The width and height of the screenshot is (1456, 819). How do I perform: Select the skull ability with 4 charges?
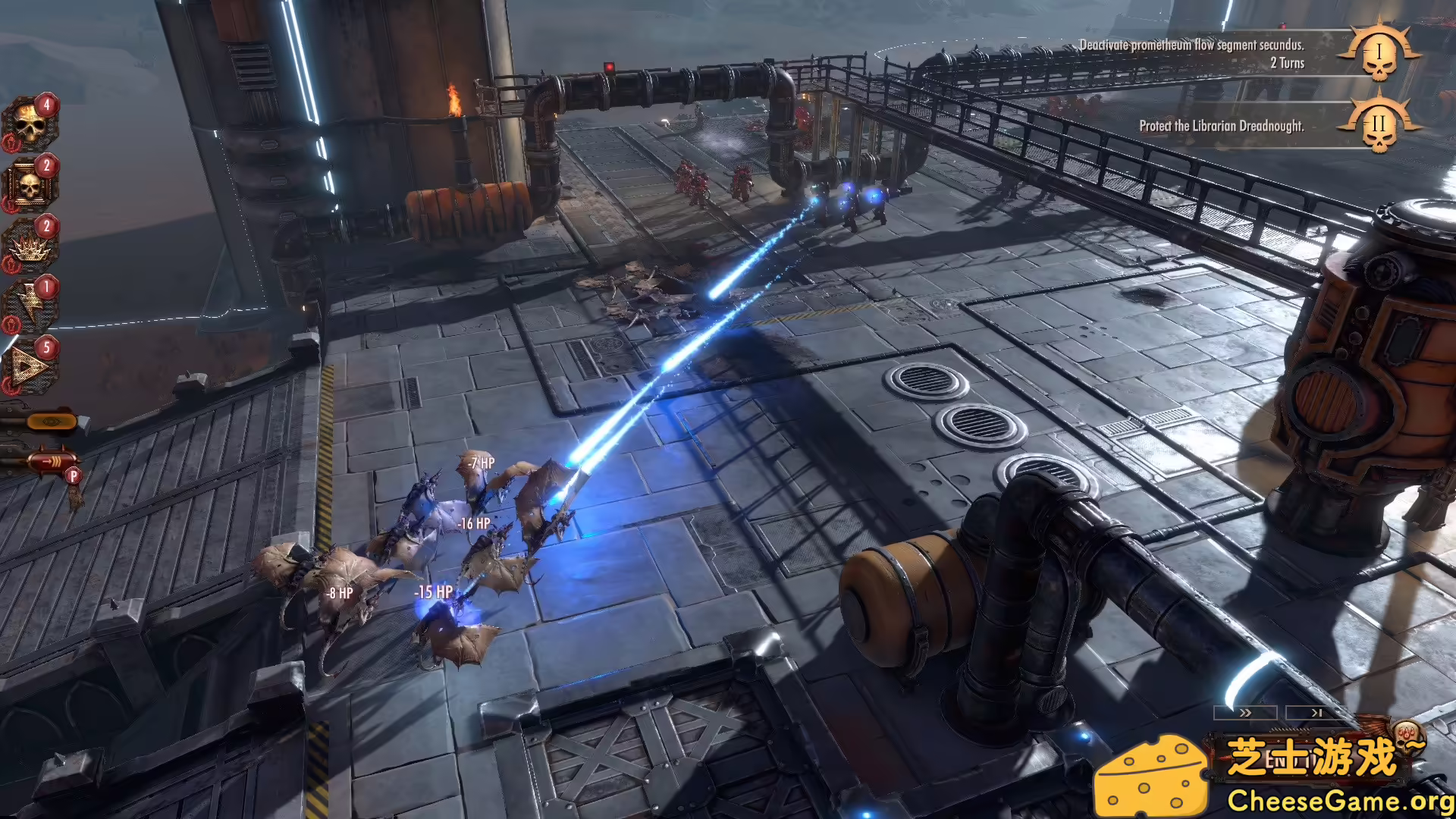pyautogui.click(x=29, y=122)
